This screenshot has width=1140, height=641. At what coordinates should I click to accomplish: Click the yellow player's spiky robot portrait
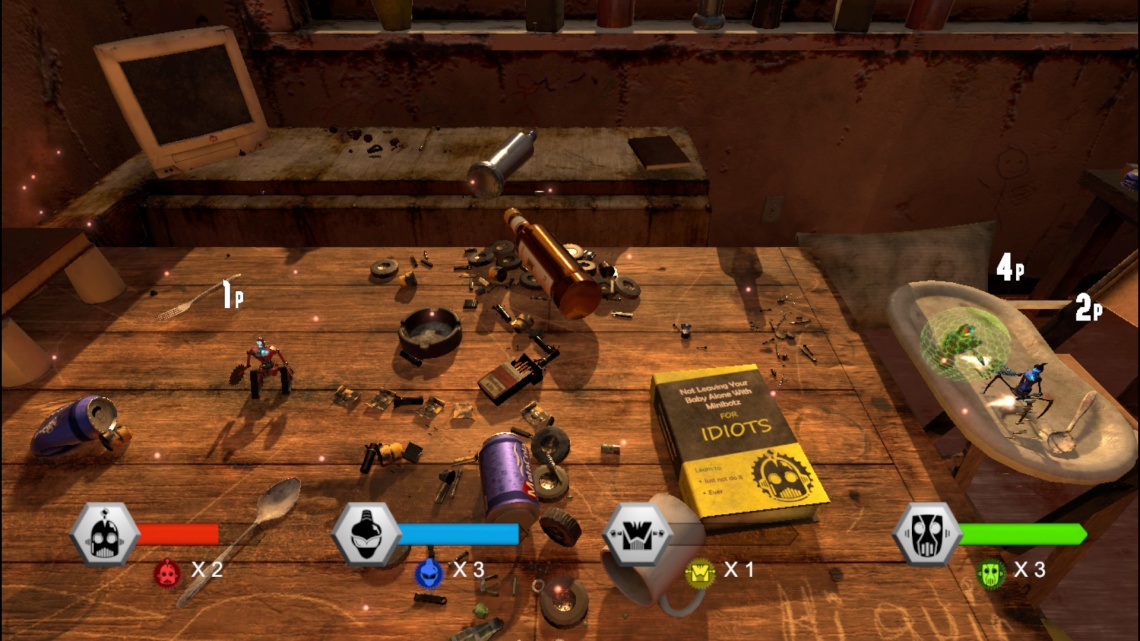pos(637,535)
